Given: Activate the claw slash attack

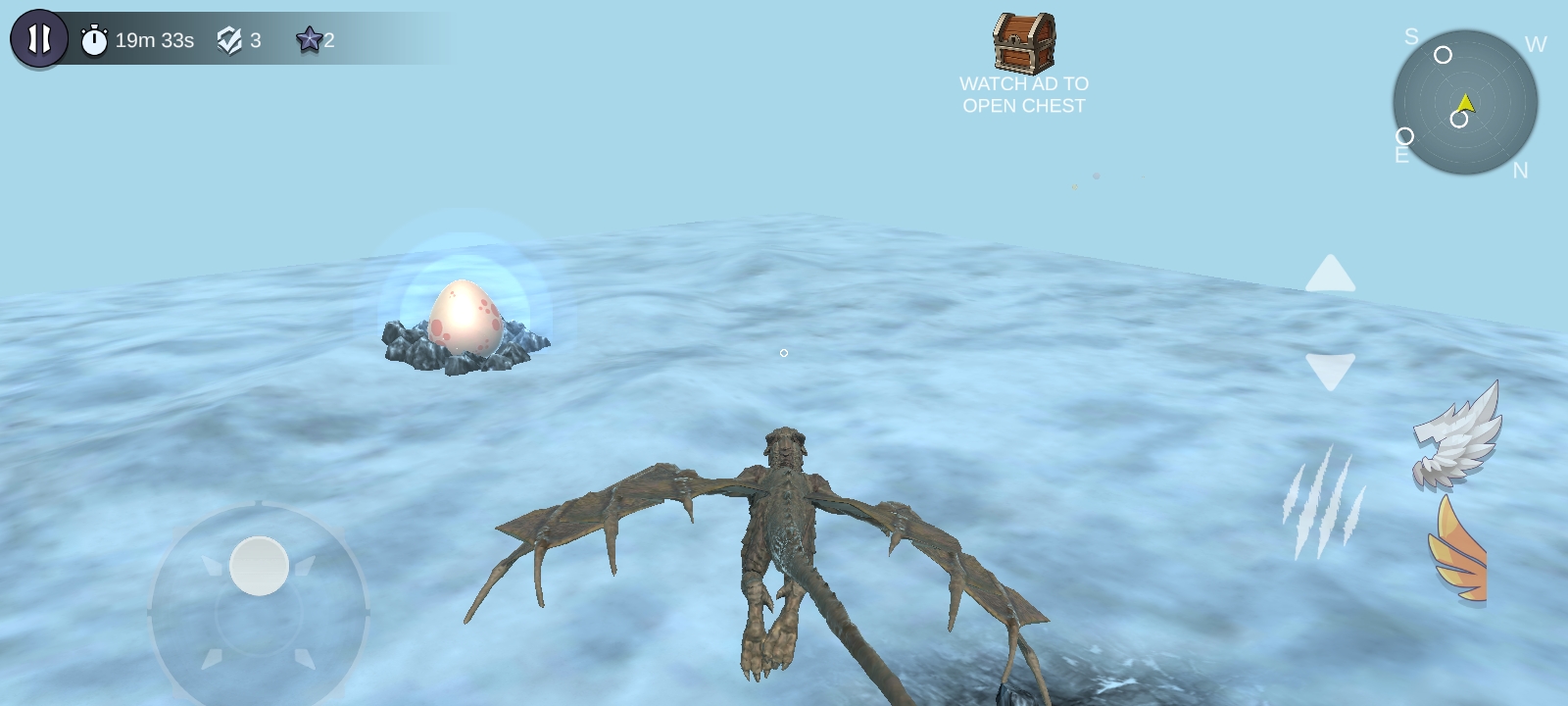Looking at the screenshot, I should tap(1322, 502).
